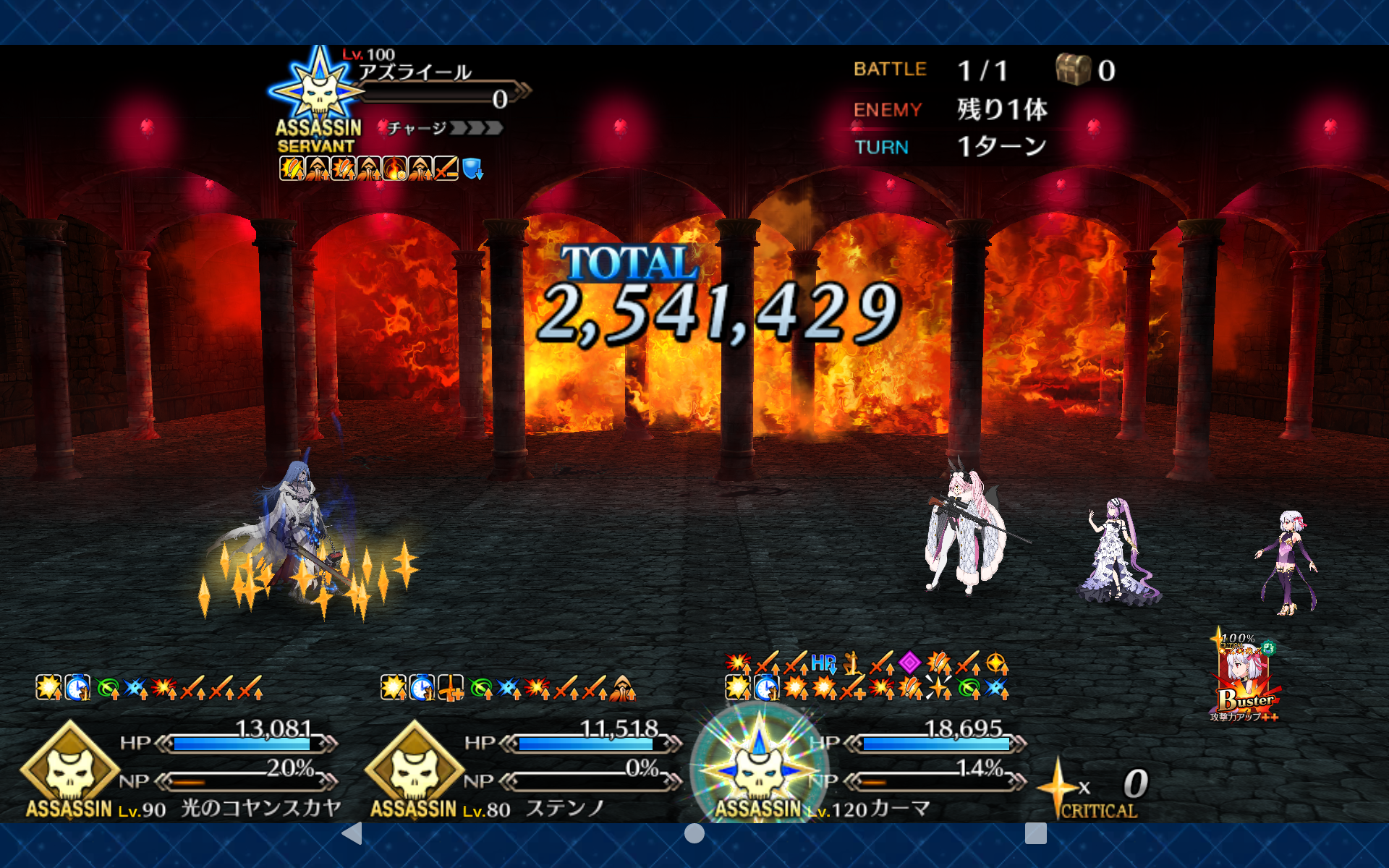The width and height of the screenshot is (1389, 868).
Task: Inspect Stheno's active buff icons
Action: tap(508, 688)
